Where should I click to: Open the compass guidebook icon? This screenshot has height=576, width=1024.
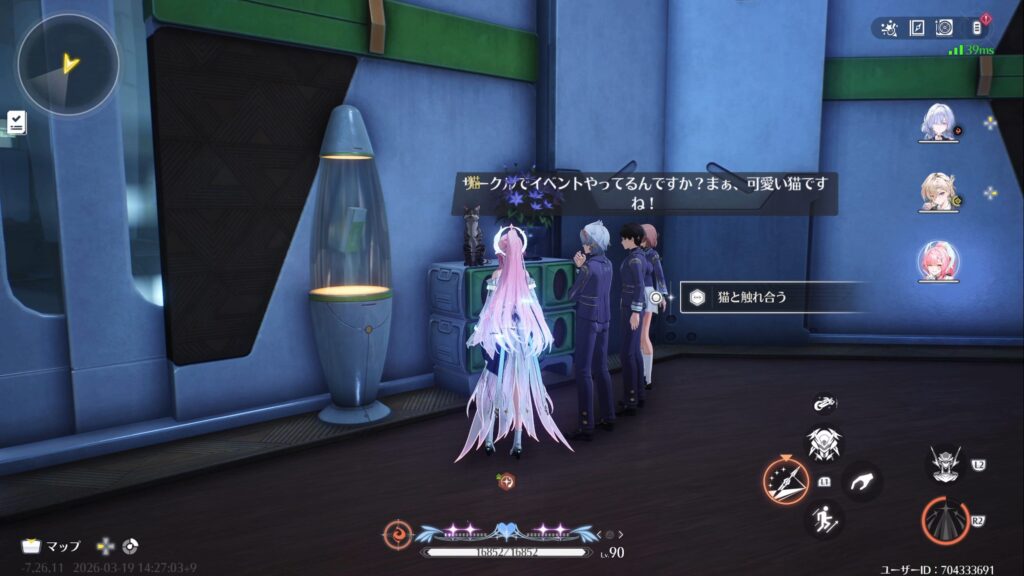coord(916,28)
